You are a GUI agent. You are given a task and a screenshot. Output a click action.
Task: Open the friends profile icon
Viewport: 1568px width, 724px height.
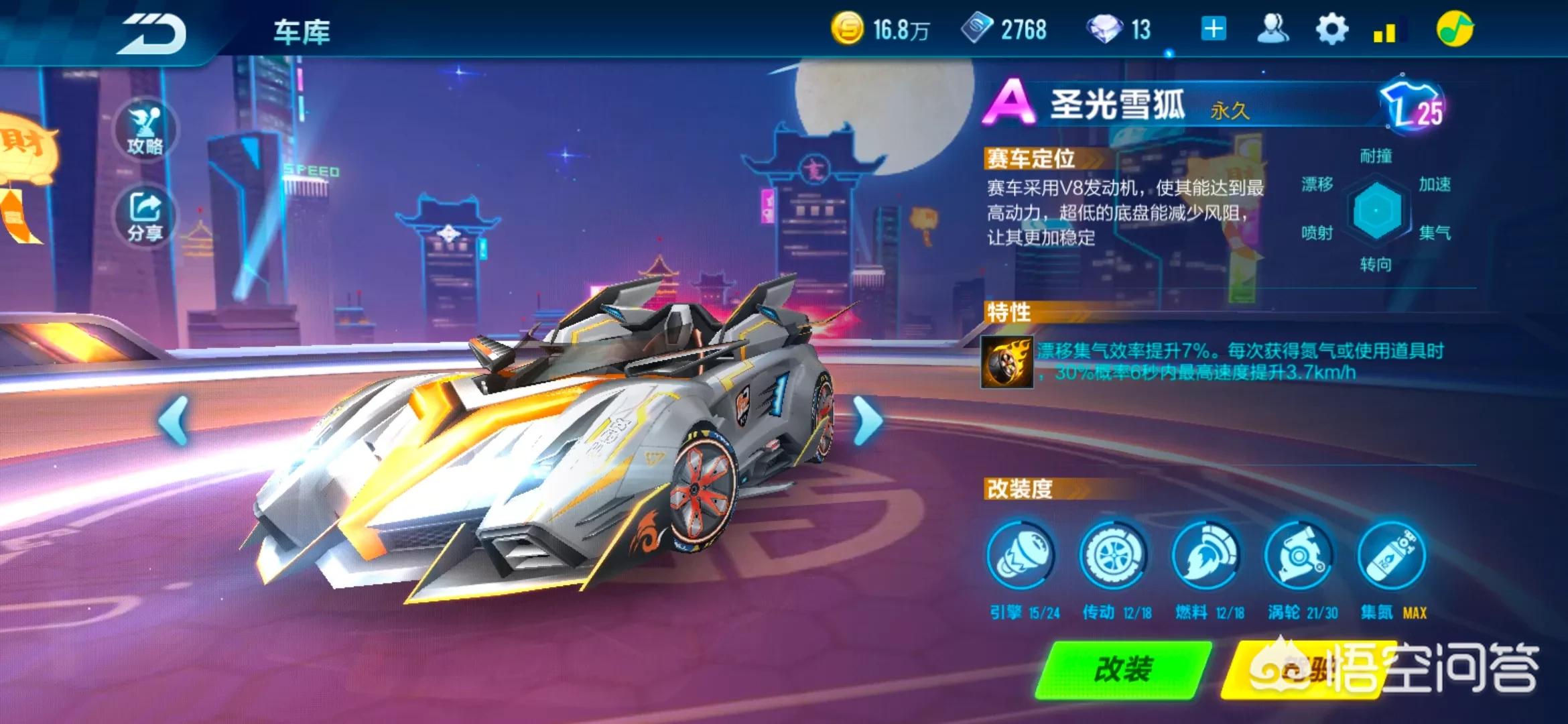[1272, 29]
